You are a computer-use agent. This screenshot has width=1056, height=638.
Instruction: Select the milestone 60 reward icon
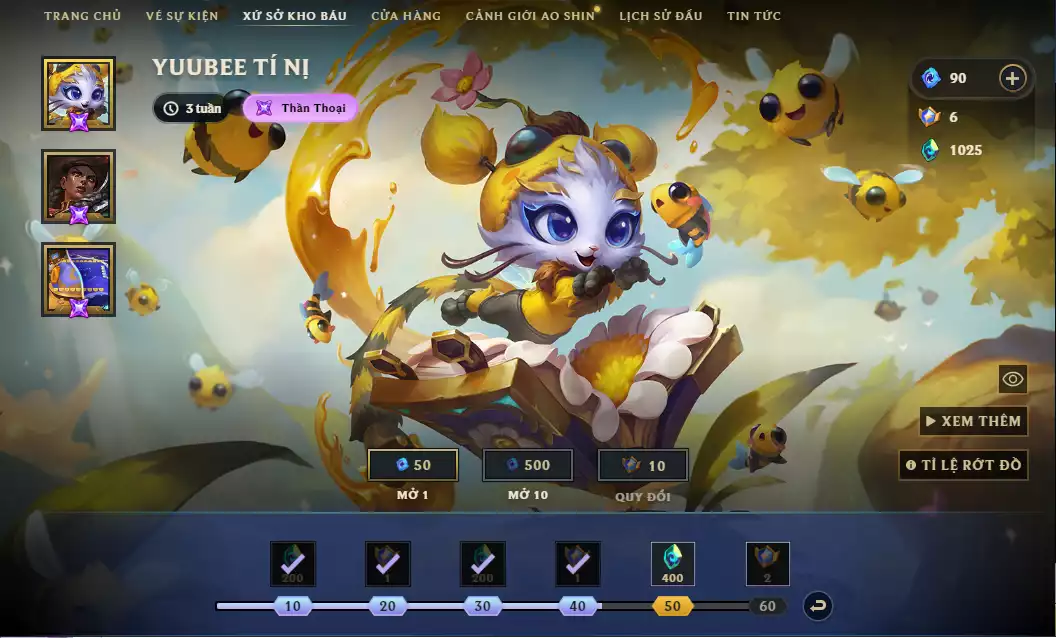tap(768, 564)
